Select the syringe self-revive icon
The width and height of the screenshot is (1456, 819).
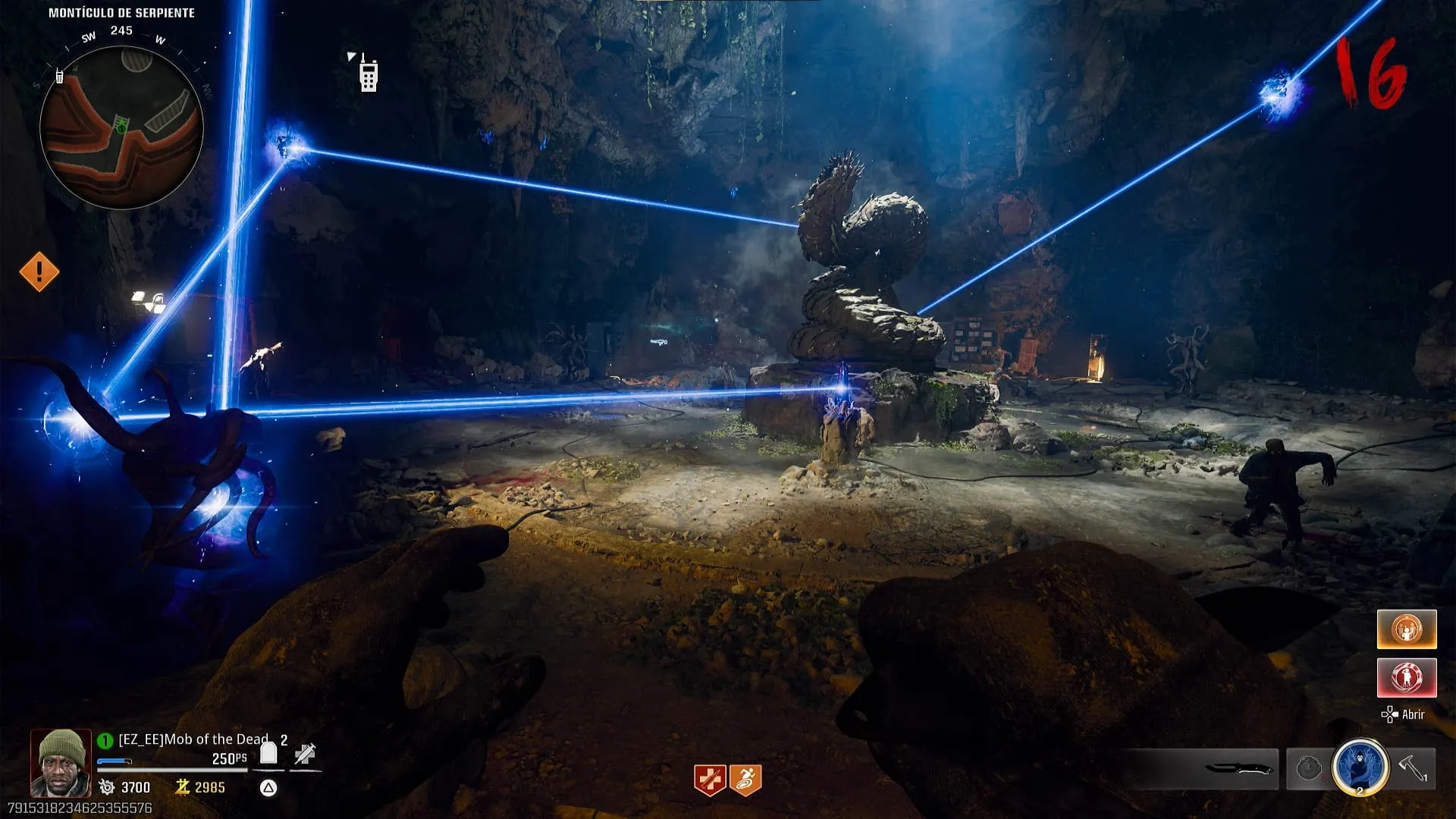click(305, 754)
